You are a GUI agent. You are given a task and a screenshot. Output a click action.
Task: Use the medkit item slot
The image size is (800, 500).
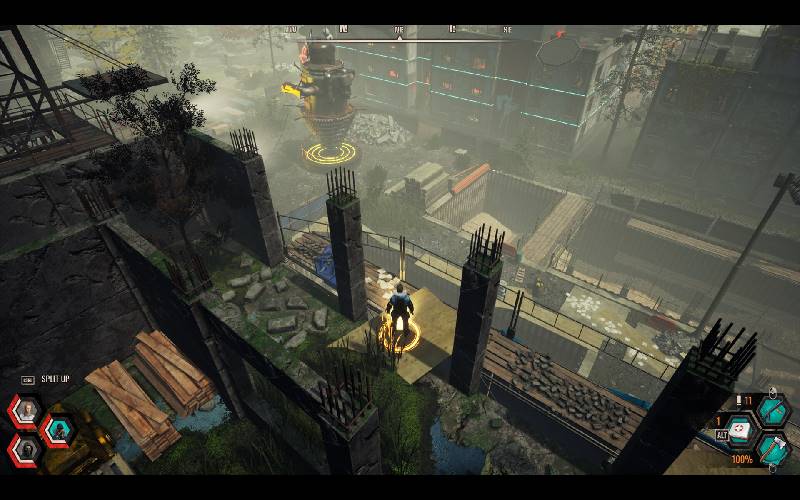[x=740, y=428]
